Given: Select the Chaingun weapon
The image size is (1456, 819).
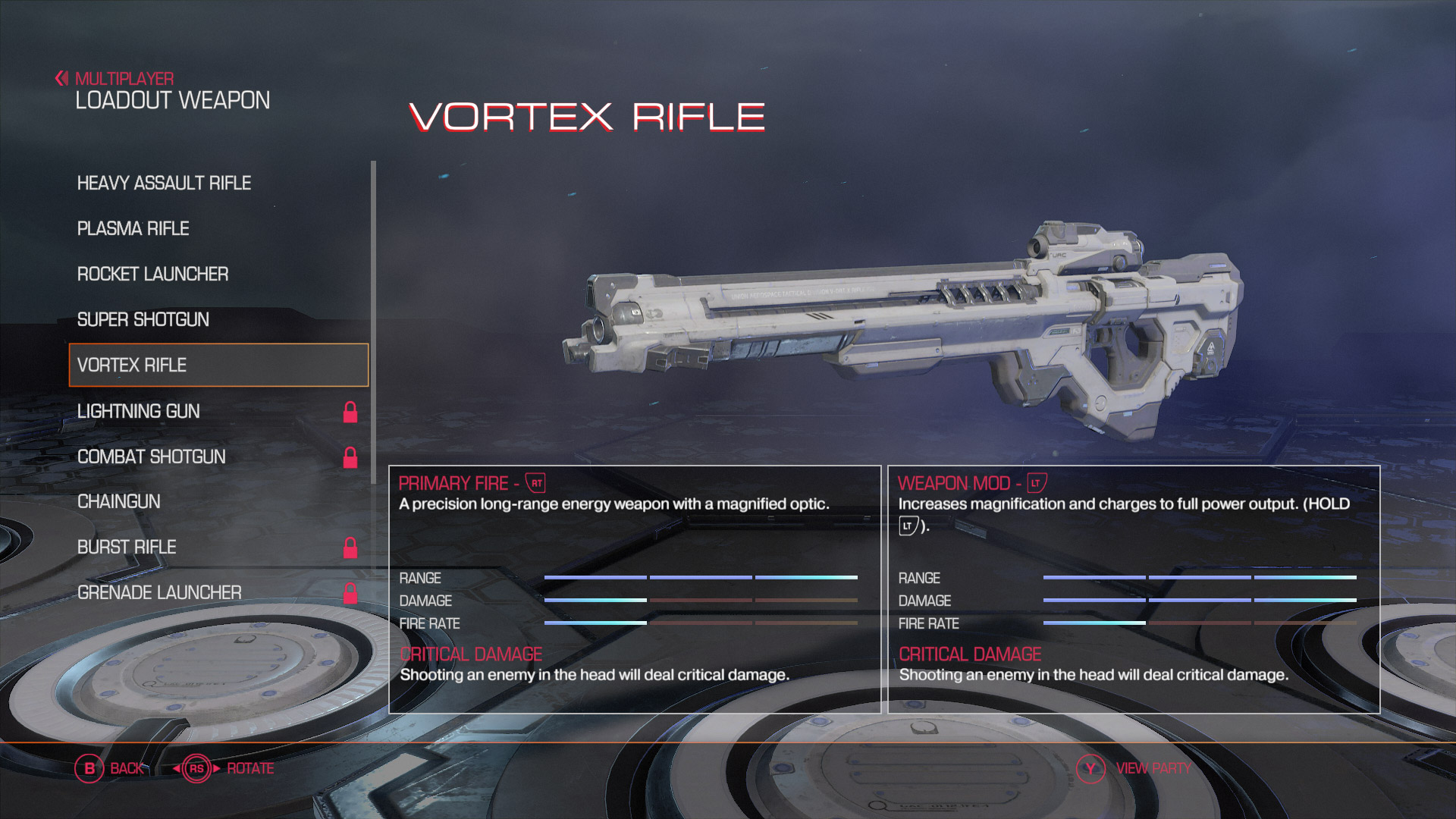Looking at the screenshot, I should 119,501.
